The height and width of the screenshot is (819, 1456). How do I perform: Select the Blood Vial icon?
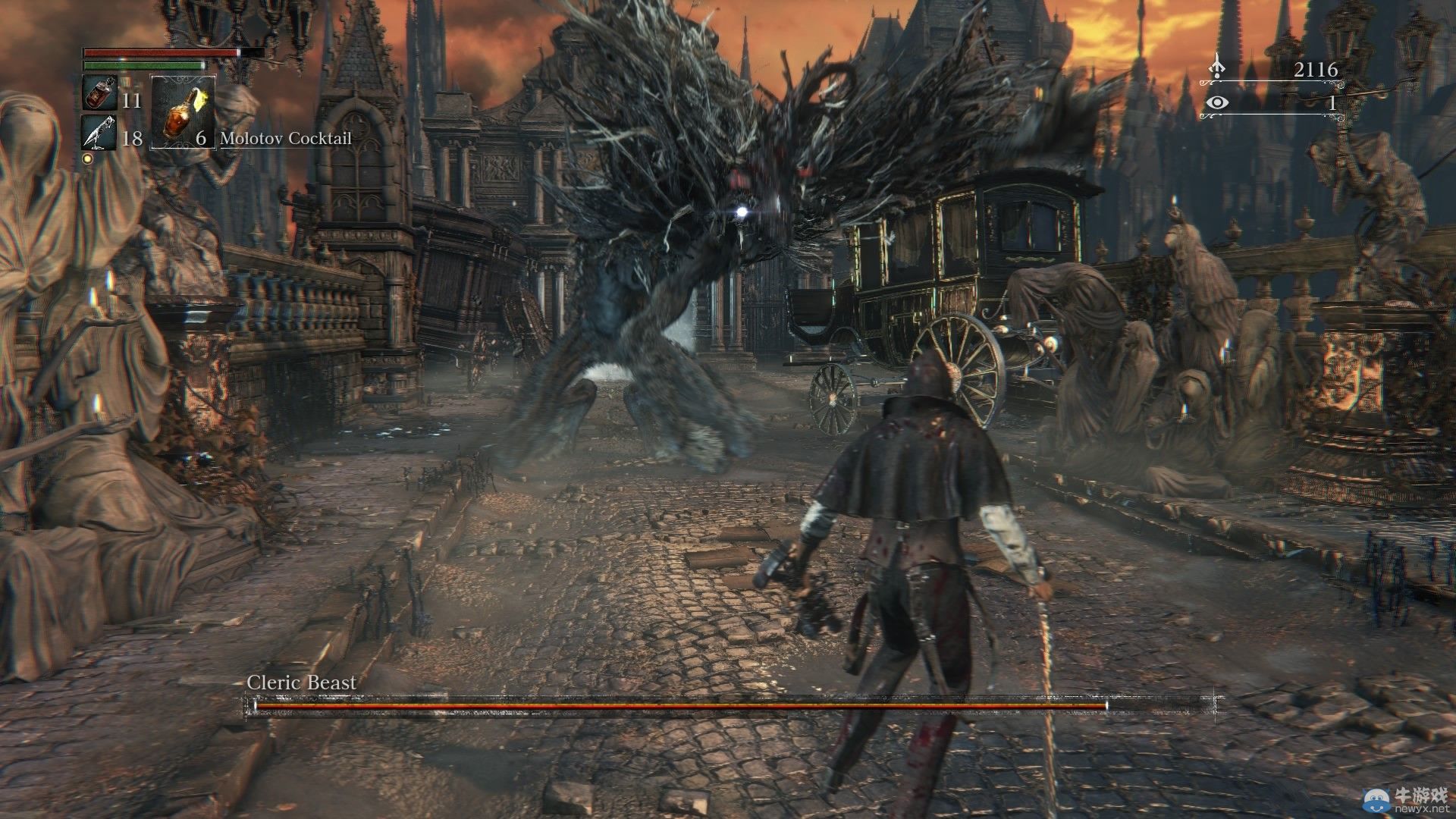[99, 95]
